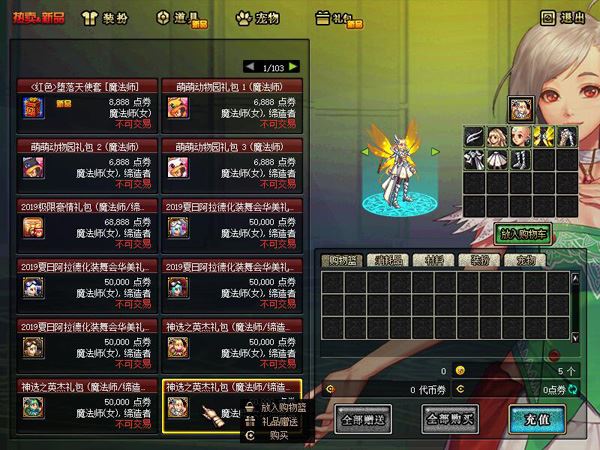Screen dimensions: 600x450
Task: Choose 放入购物篮 in the context menu
Action: [x=282, y=407]
